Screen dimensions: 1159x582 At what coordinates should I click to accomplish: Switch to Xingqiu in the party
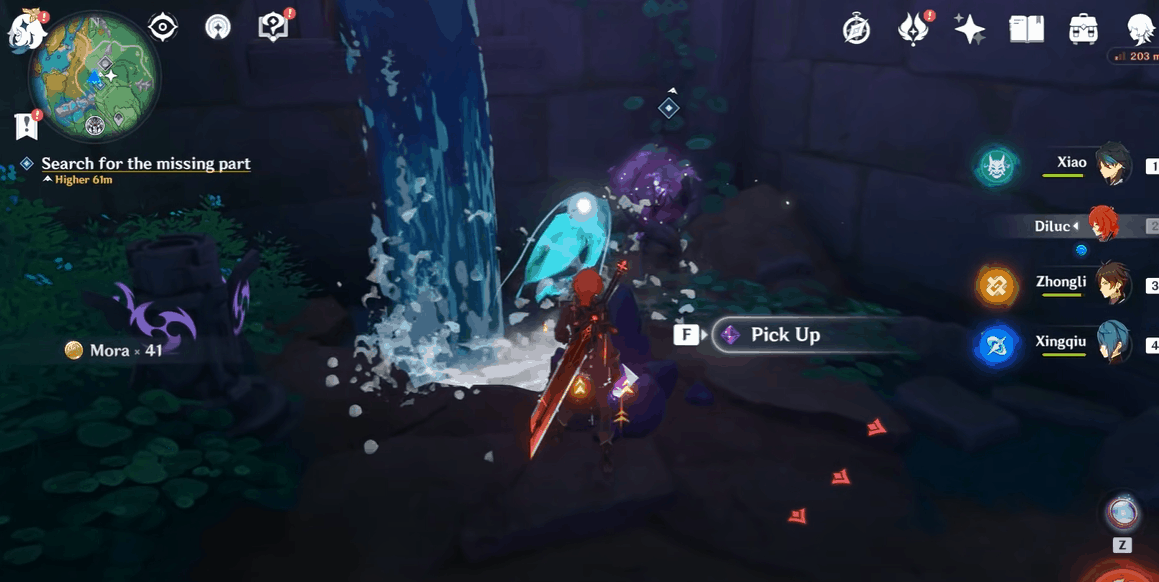pyautogui.click(x=1112, y=344)
